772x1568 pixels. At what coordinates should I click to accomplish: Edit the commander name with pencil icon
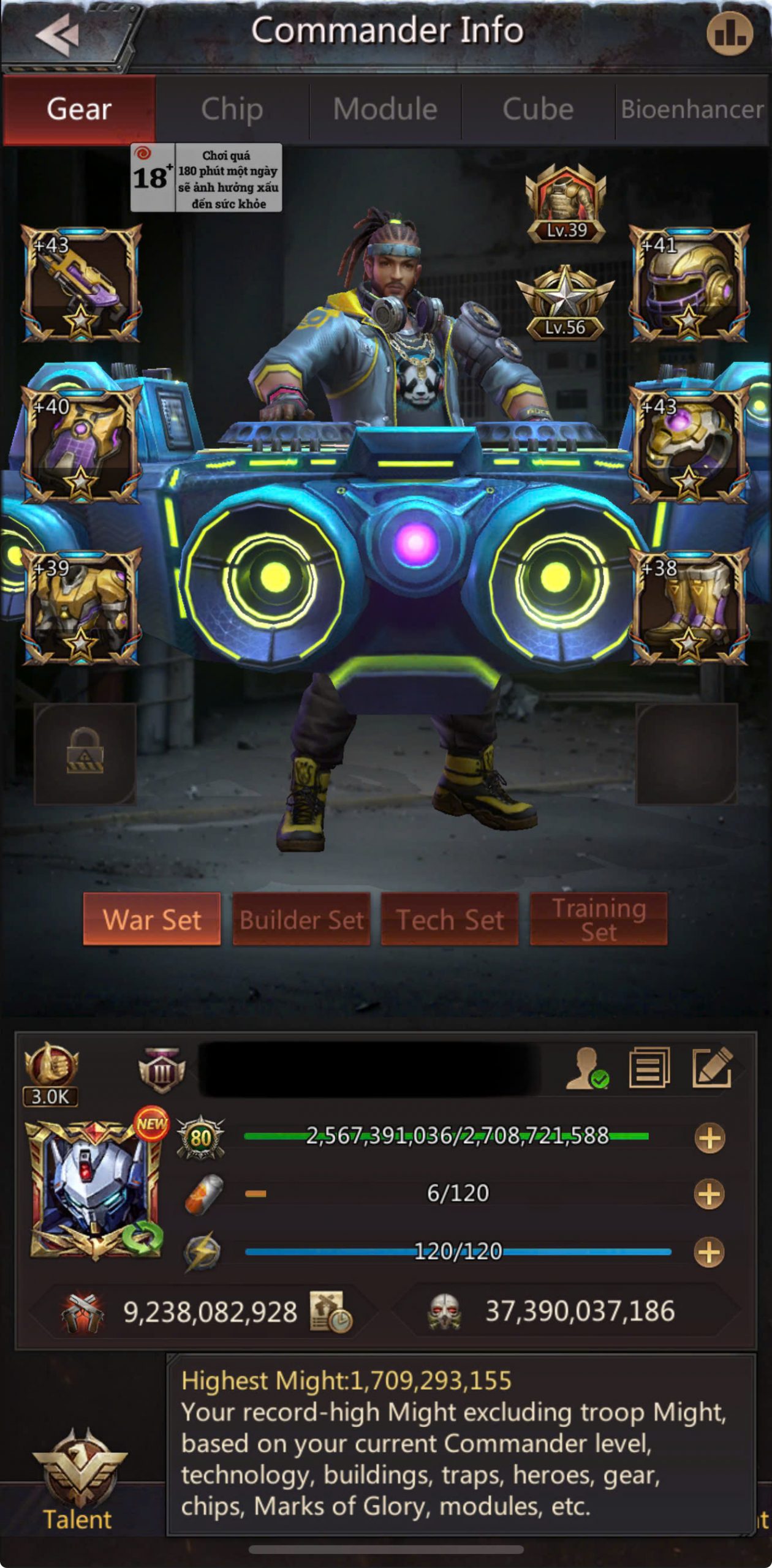pos(711,1068)
